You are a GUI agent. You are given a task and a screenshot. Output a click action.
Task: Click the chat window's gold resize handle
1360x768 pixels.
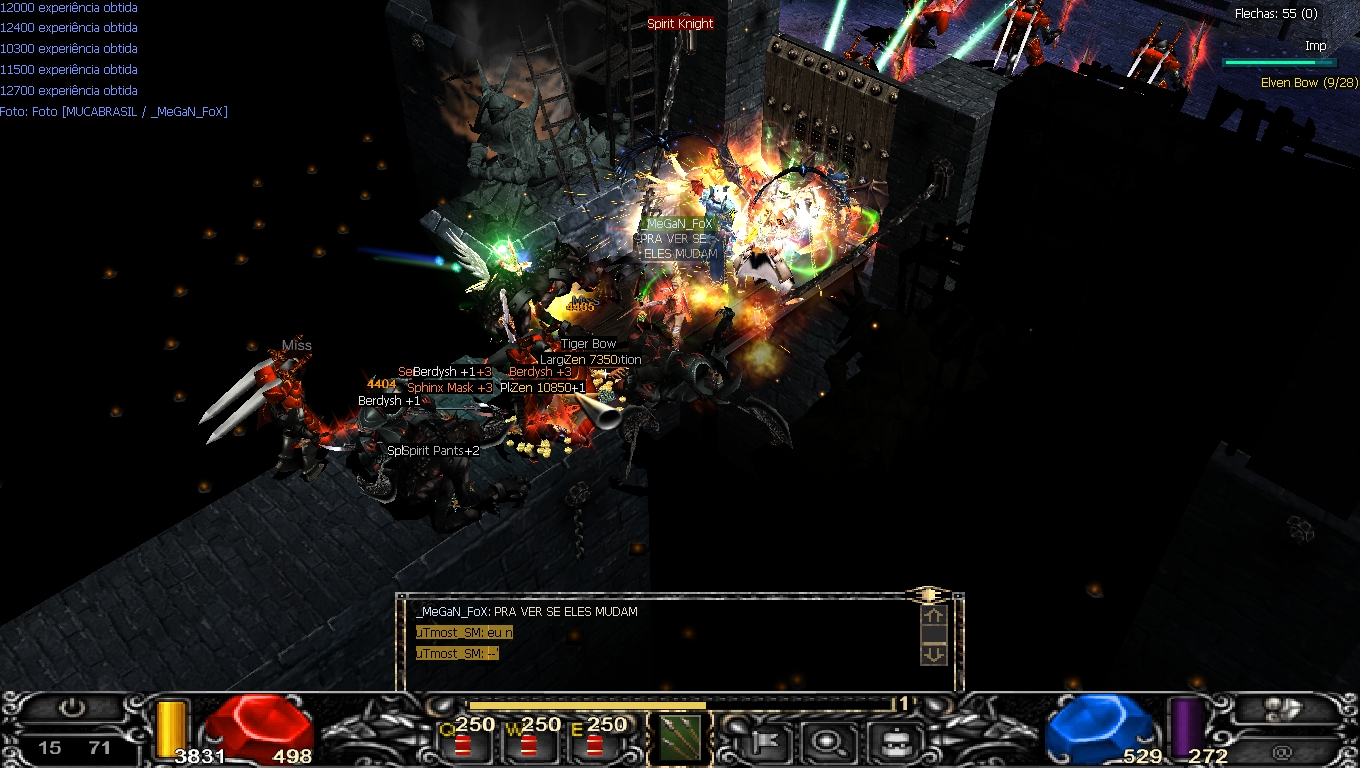coord(927,595)
